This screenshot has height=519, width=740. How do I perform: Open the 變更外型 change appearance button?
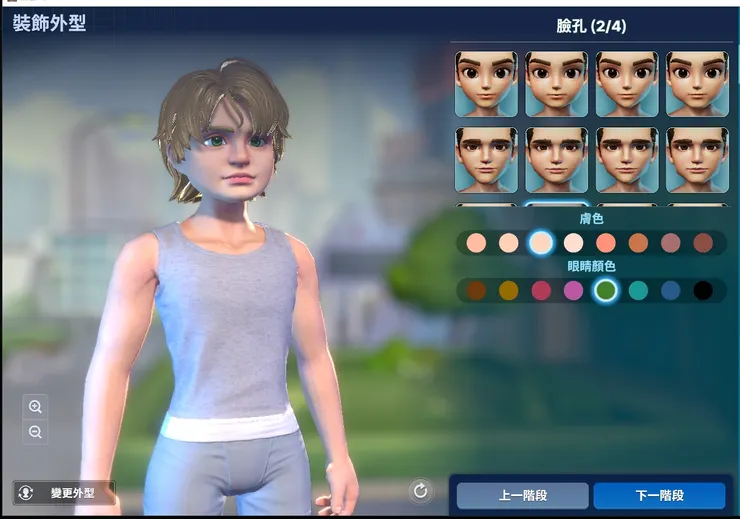(x=65, y=493)
